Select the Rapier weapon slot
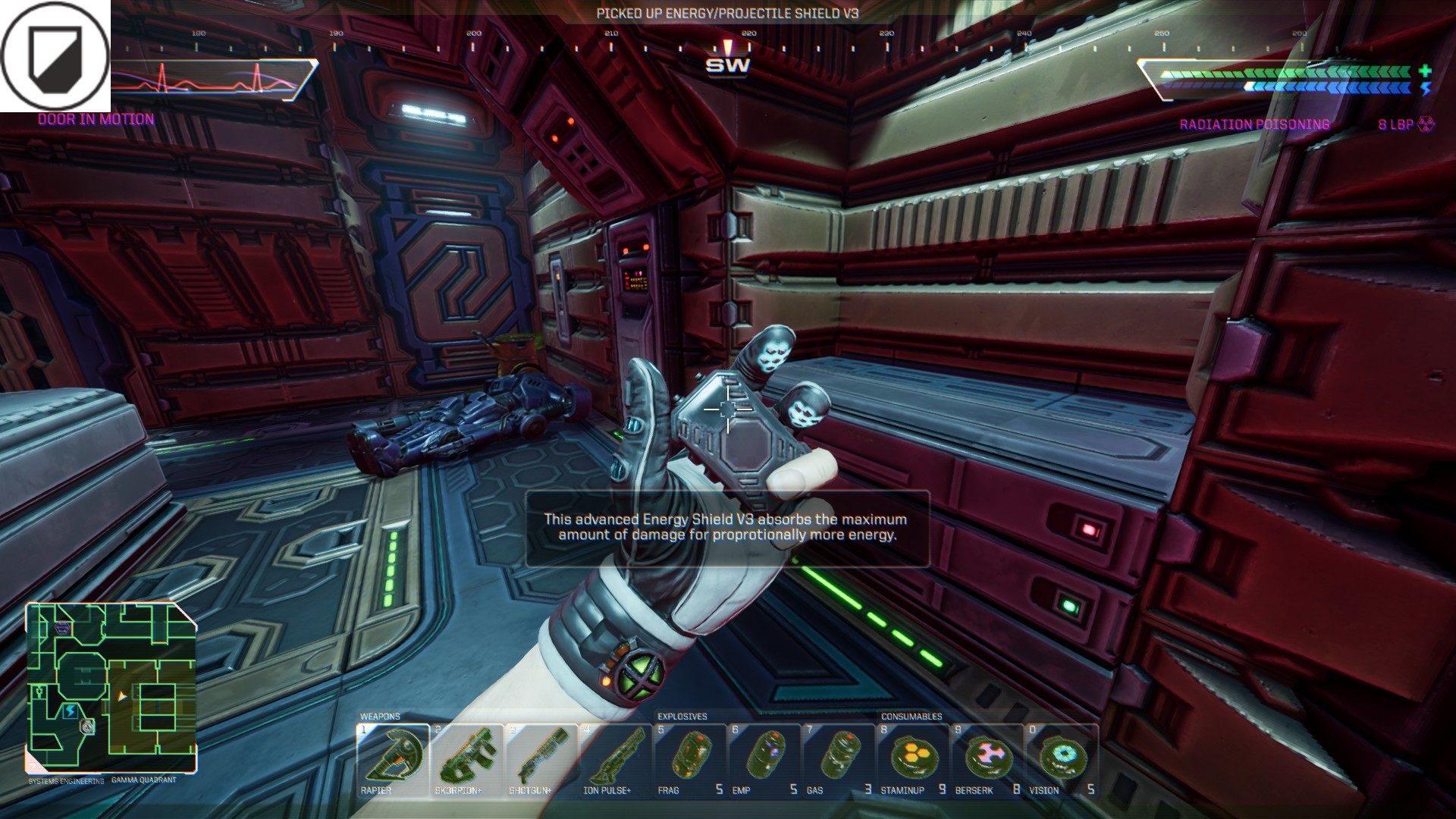The image size is (1456, 819). [393, 761]
